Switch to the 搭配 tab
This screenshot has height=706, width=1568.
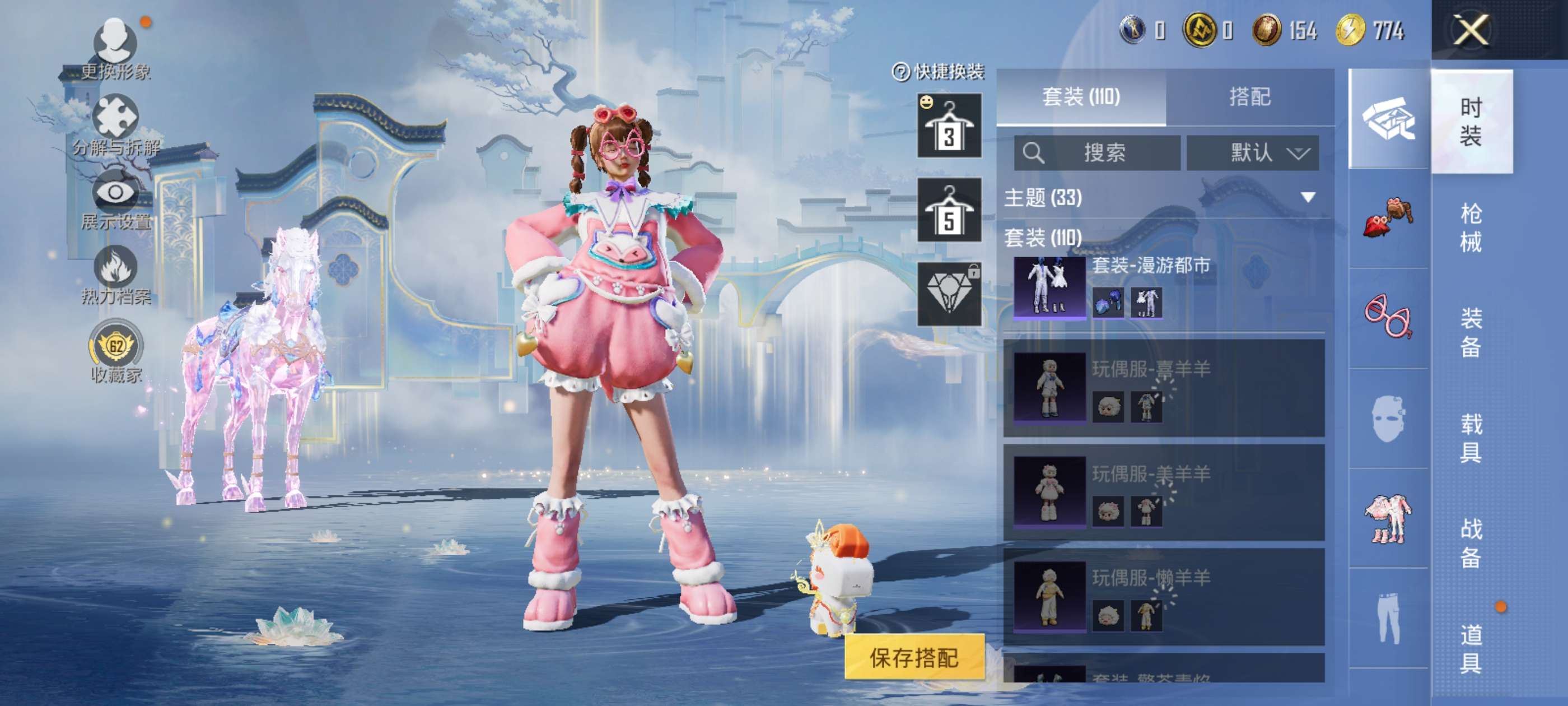click(1250, 97)
